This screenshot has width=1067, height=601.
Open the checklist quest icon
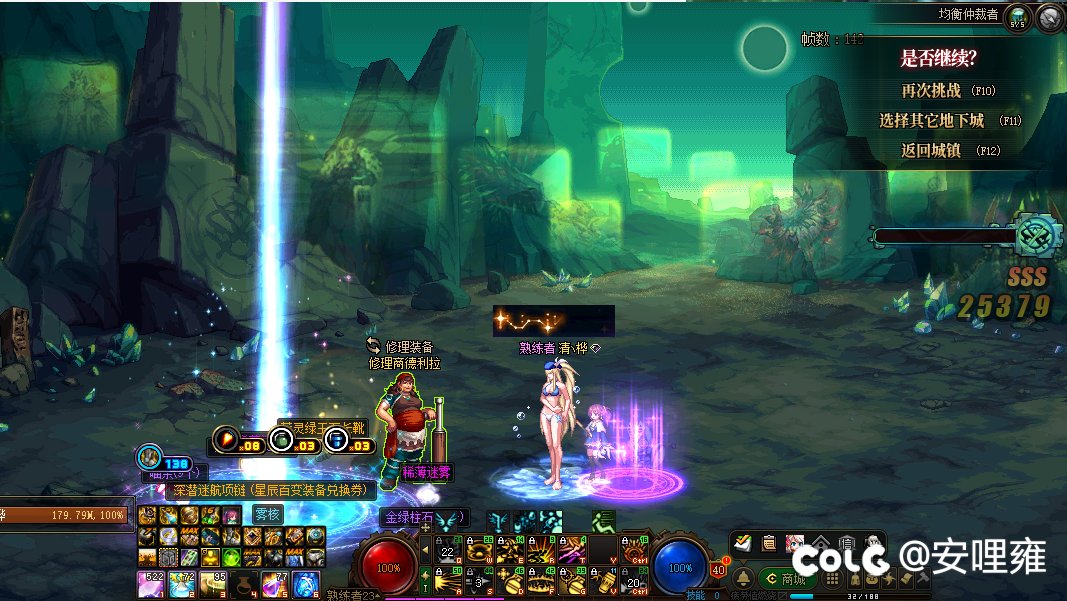[743, 543]
